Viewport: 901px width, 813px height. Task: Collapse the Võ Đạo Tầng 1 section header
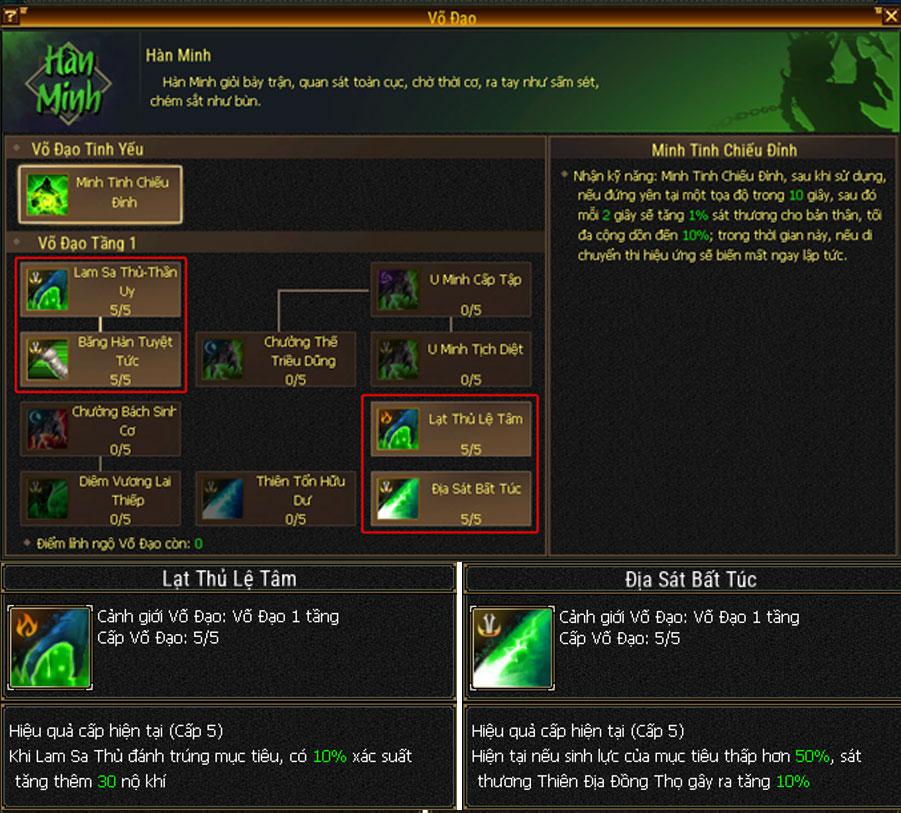(86, 243)
